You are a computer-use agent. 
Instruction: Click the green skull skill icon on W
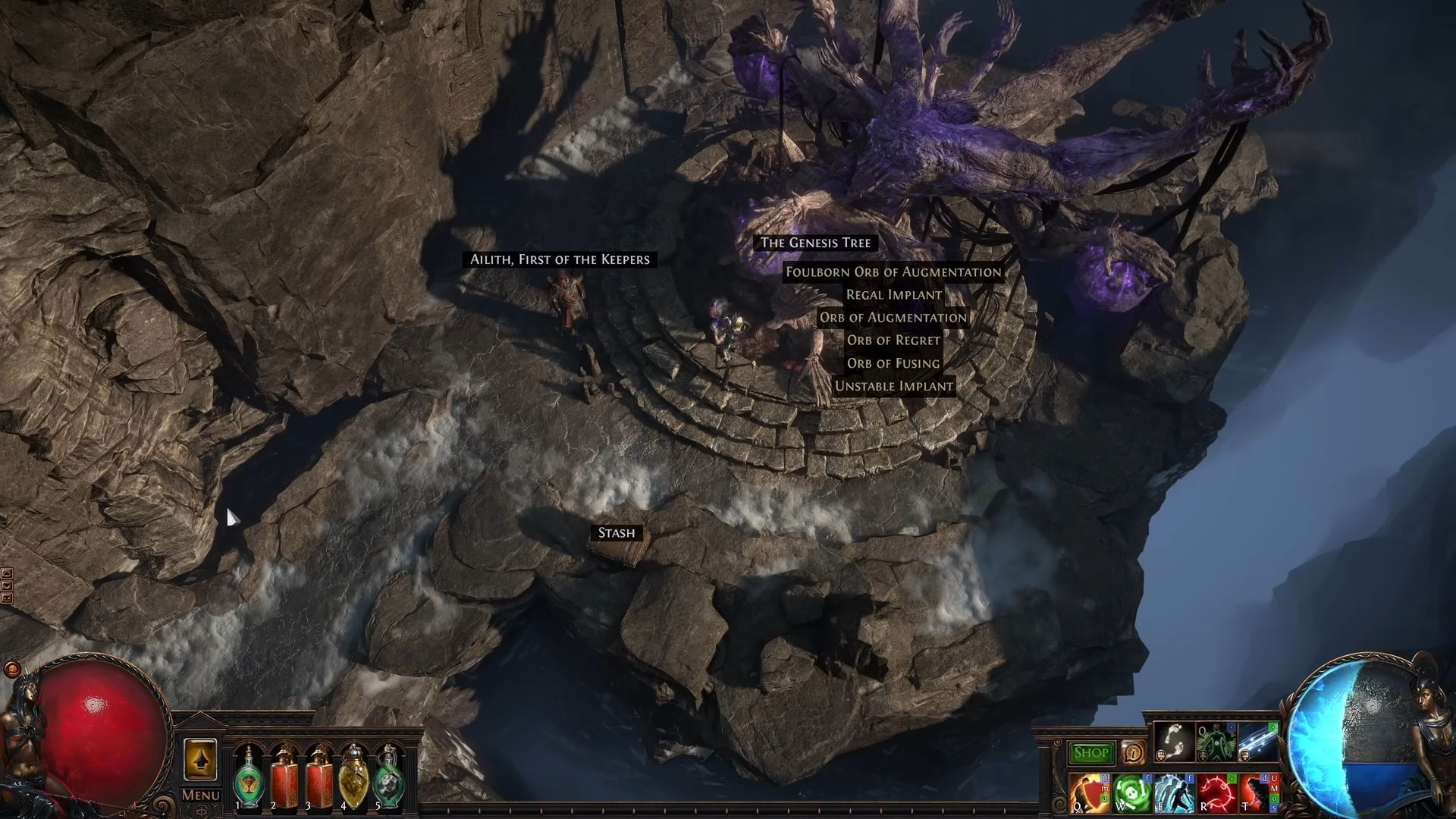pyautogui.click(x=1131, y=792)
